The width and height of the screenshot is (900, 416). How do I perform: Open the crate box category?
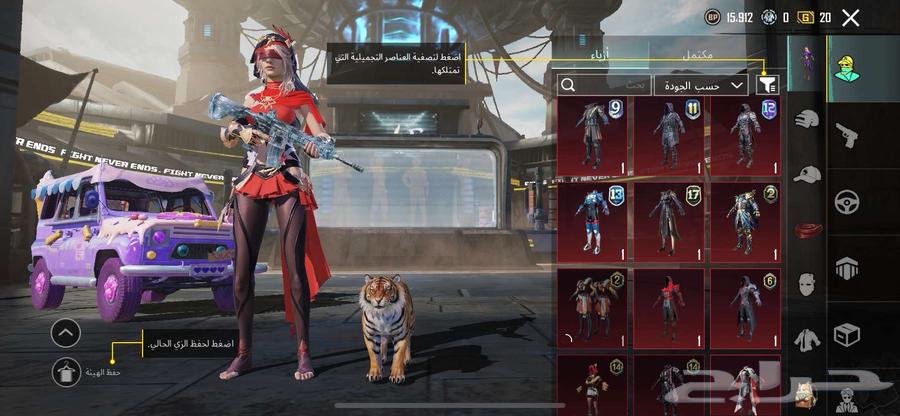[847, 333]
